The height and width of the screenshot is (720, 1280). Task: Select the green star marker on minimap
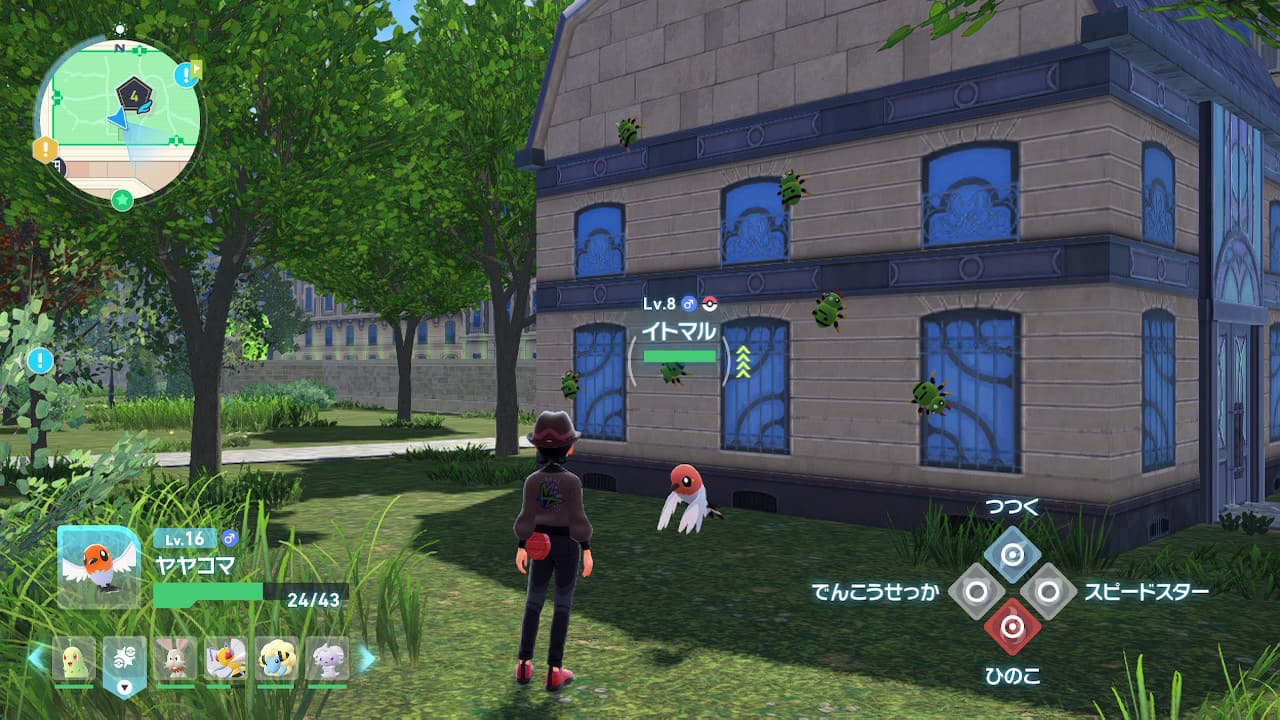click(122, 200)
